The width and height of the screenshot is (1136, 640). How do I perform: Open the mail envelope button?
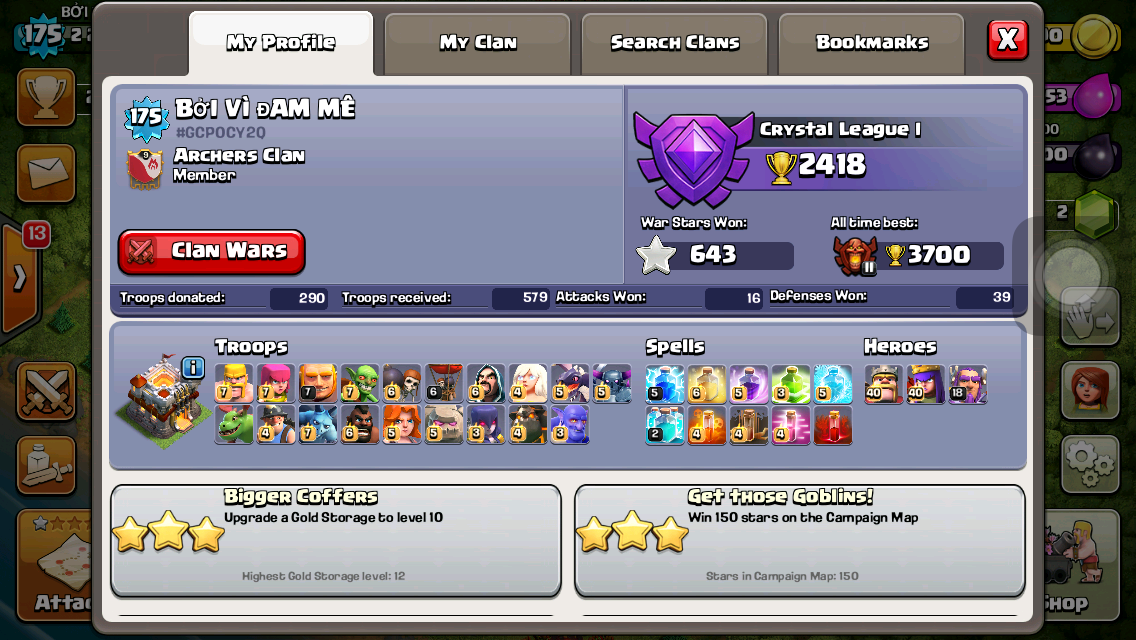click(46, 173)
